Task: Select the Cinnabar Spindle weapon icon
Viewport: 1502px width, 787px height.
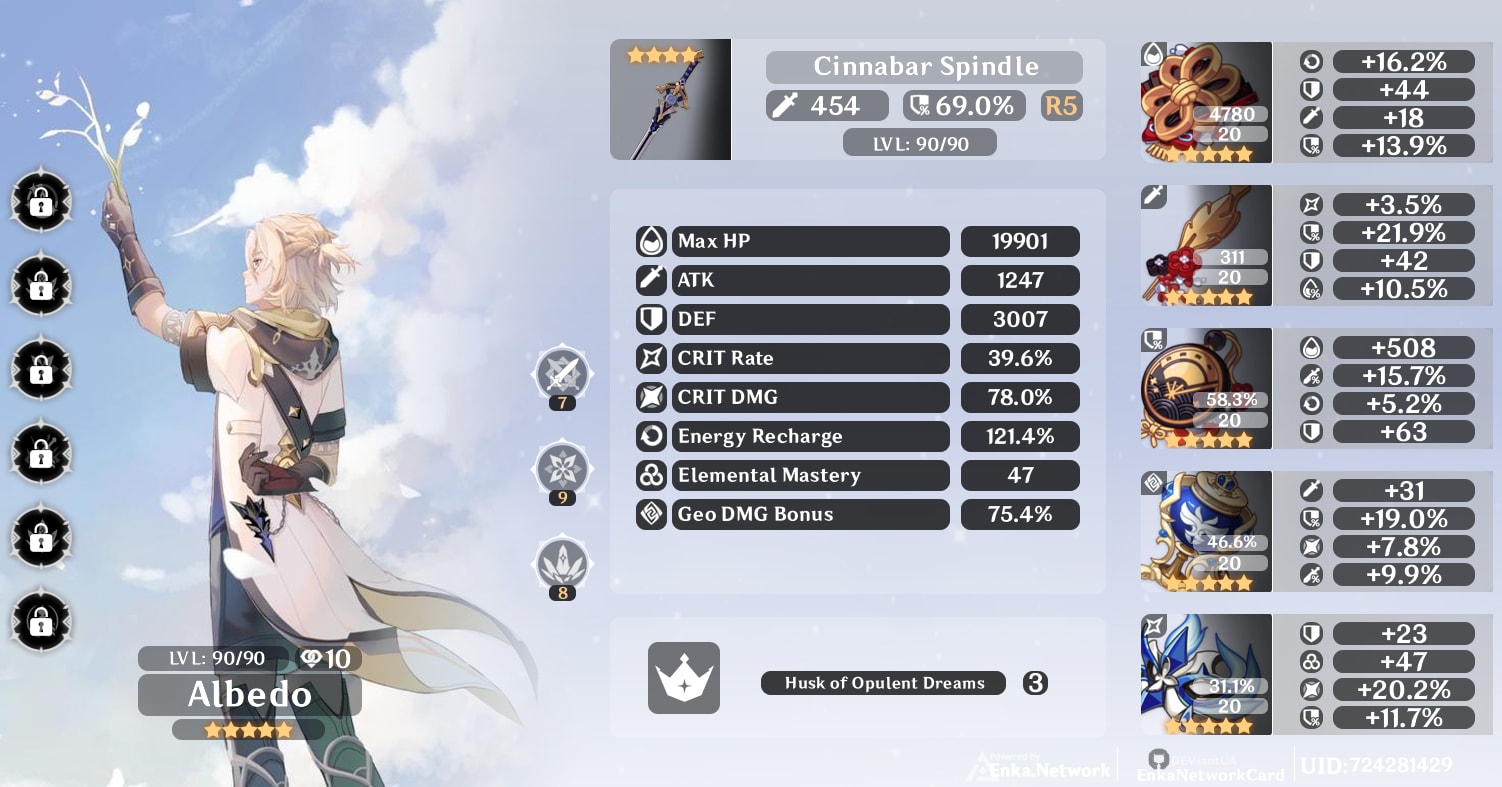Action: tap(670, 100)
